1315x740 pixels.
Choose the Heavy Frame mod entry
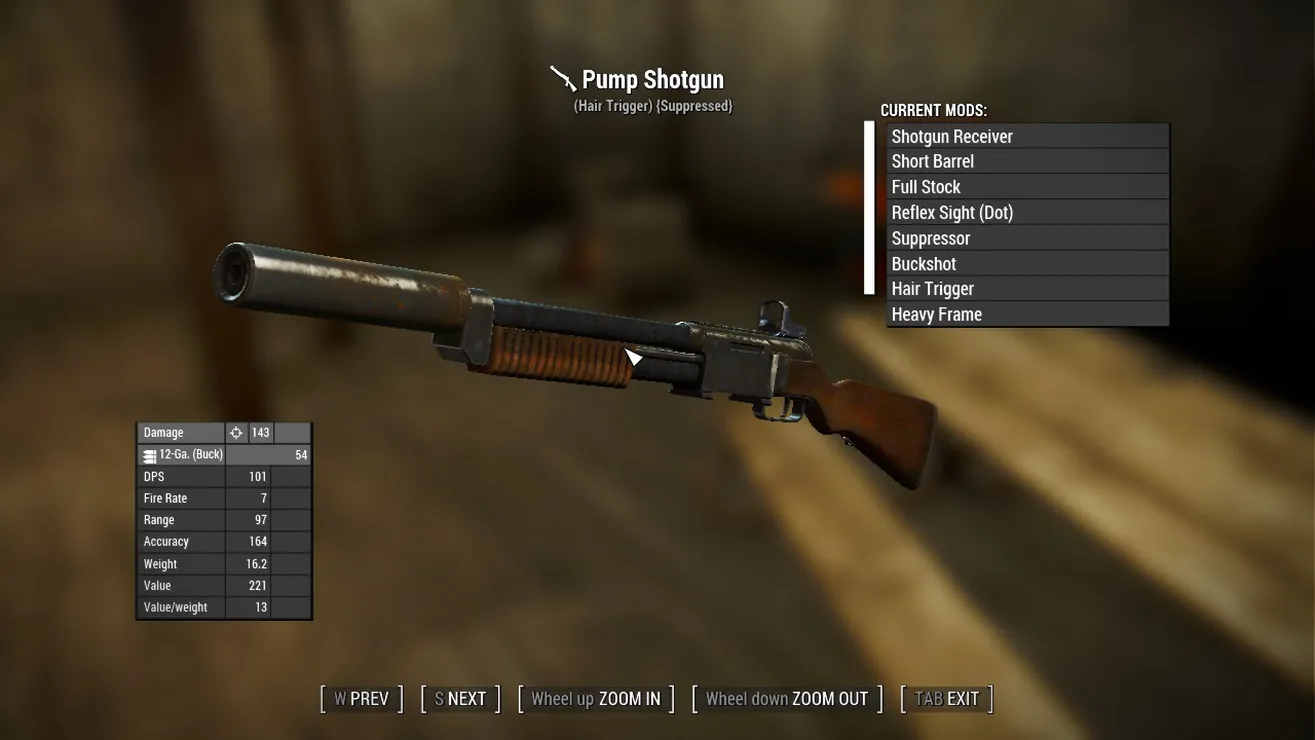[x=1027, y=315]
